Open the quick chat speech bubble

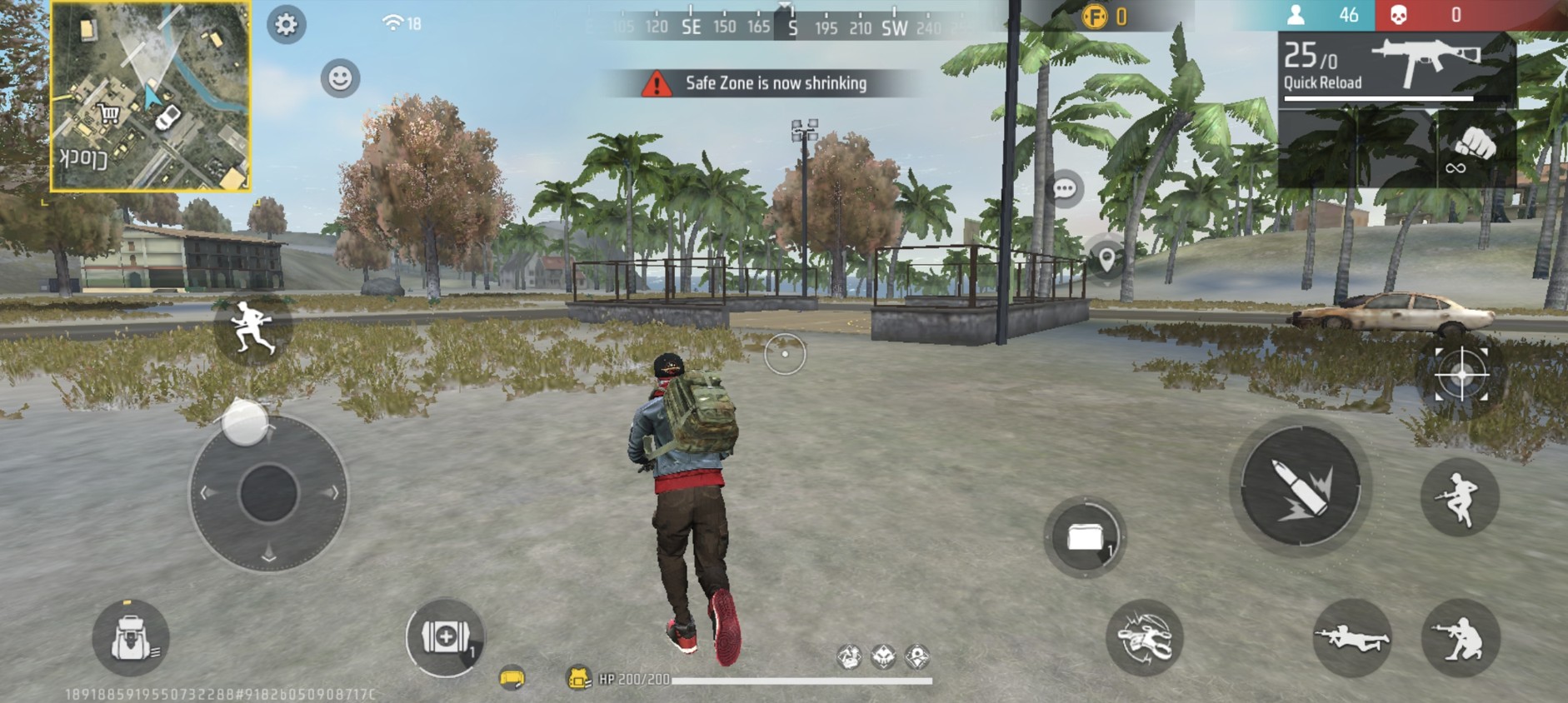click(1065, 189)
